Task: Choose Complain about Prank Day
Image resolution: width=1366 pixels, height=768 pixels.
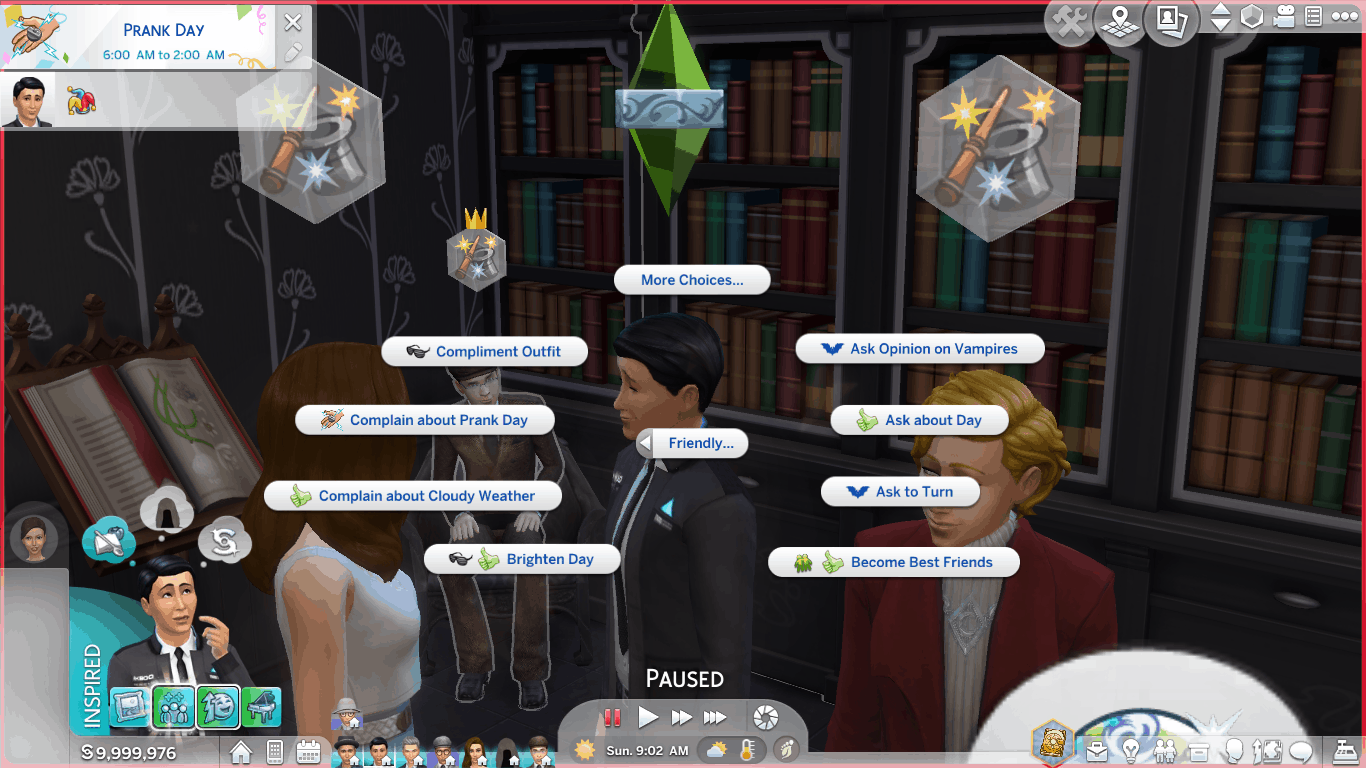Action: 425,420
